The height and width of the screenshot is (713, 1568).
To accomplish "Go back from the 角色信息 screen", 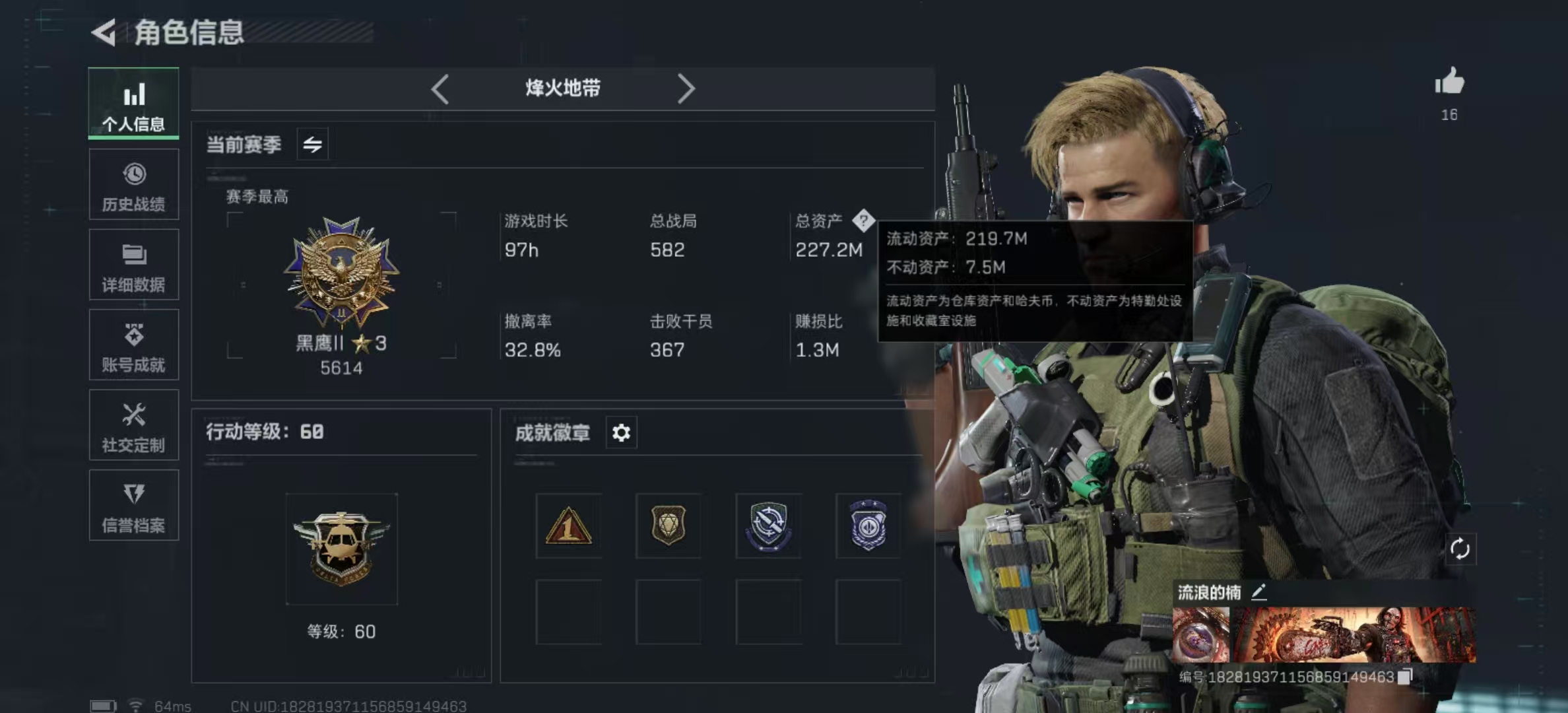I will click(104, 32).
